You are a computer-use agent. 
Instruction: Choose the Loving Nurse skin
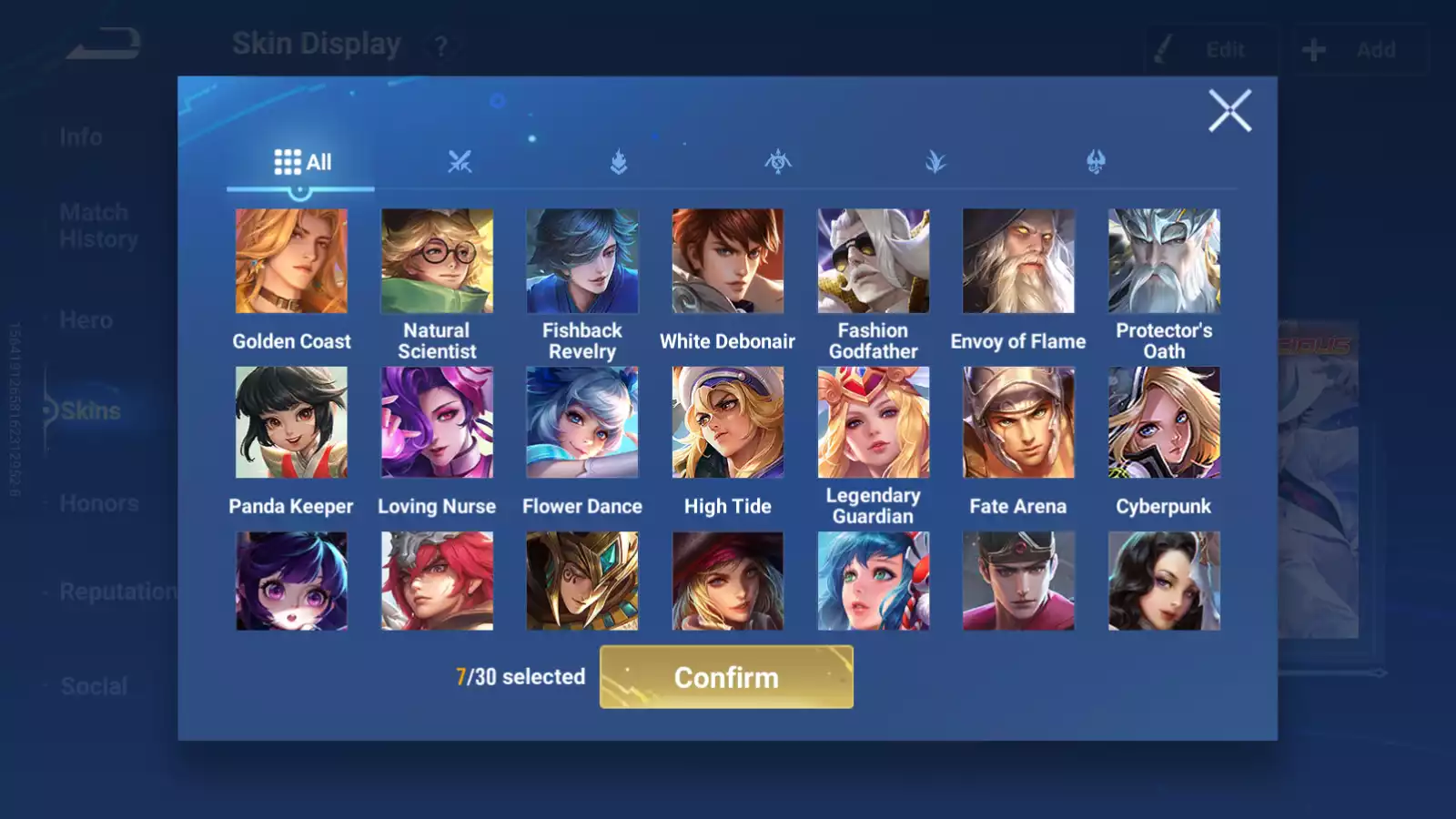(x=437, y=422)
